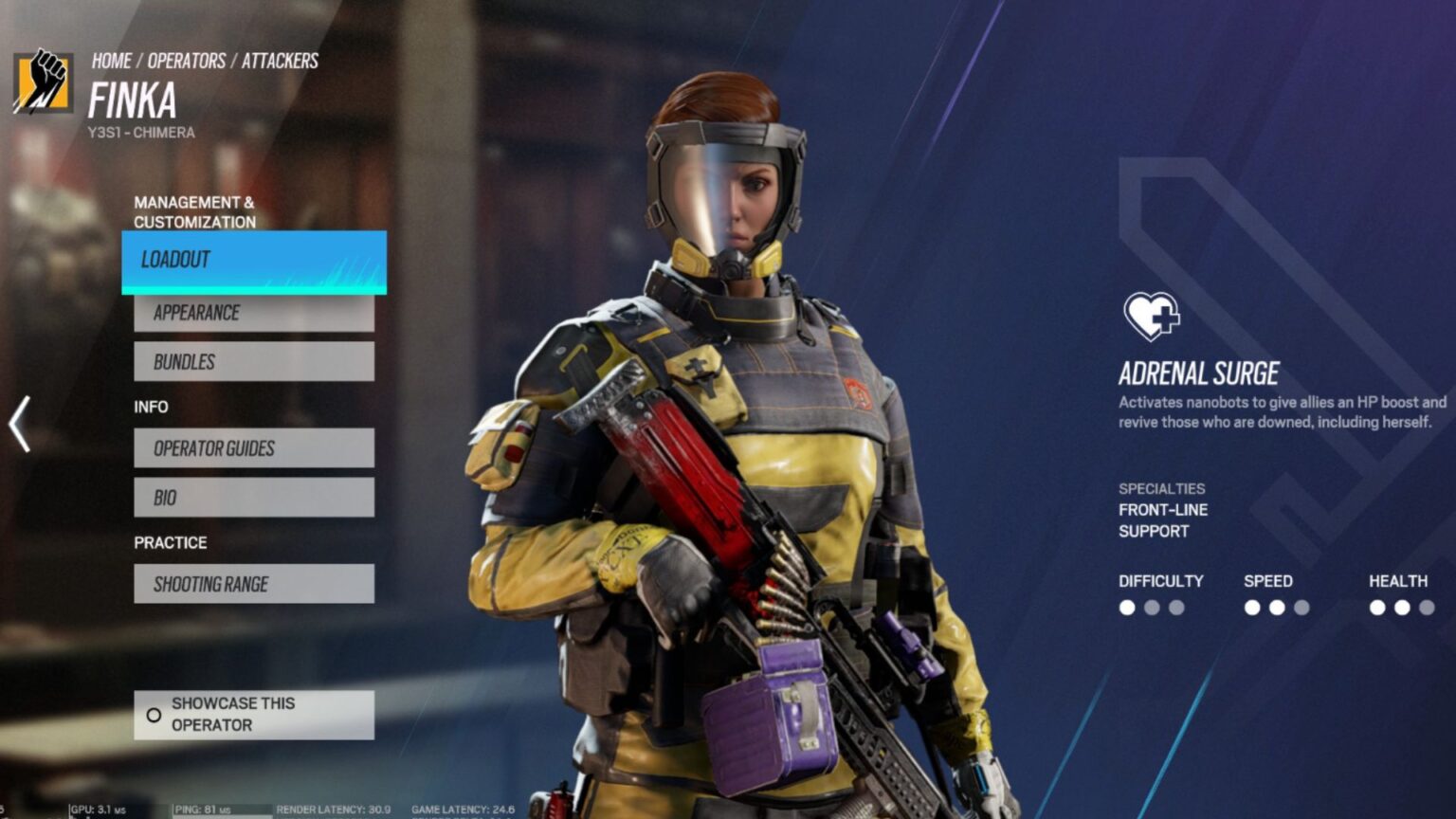Select the circle icon next to Showcase This Operator
The width and height of the screenshot is (1456, 819).
[155, 715]
